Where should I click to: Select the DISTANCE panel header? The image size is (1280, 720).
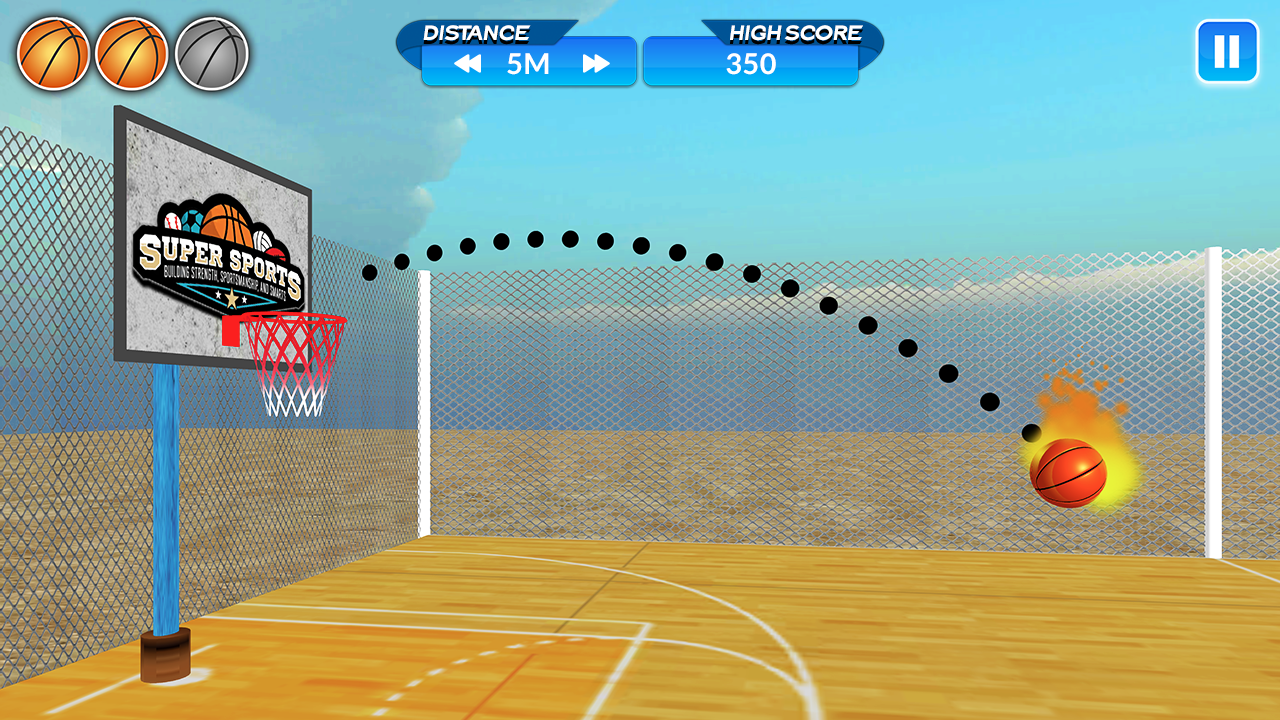(478, 31)
